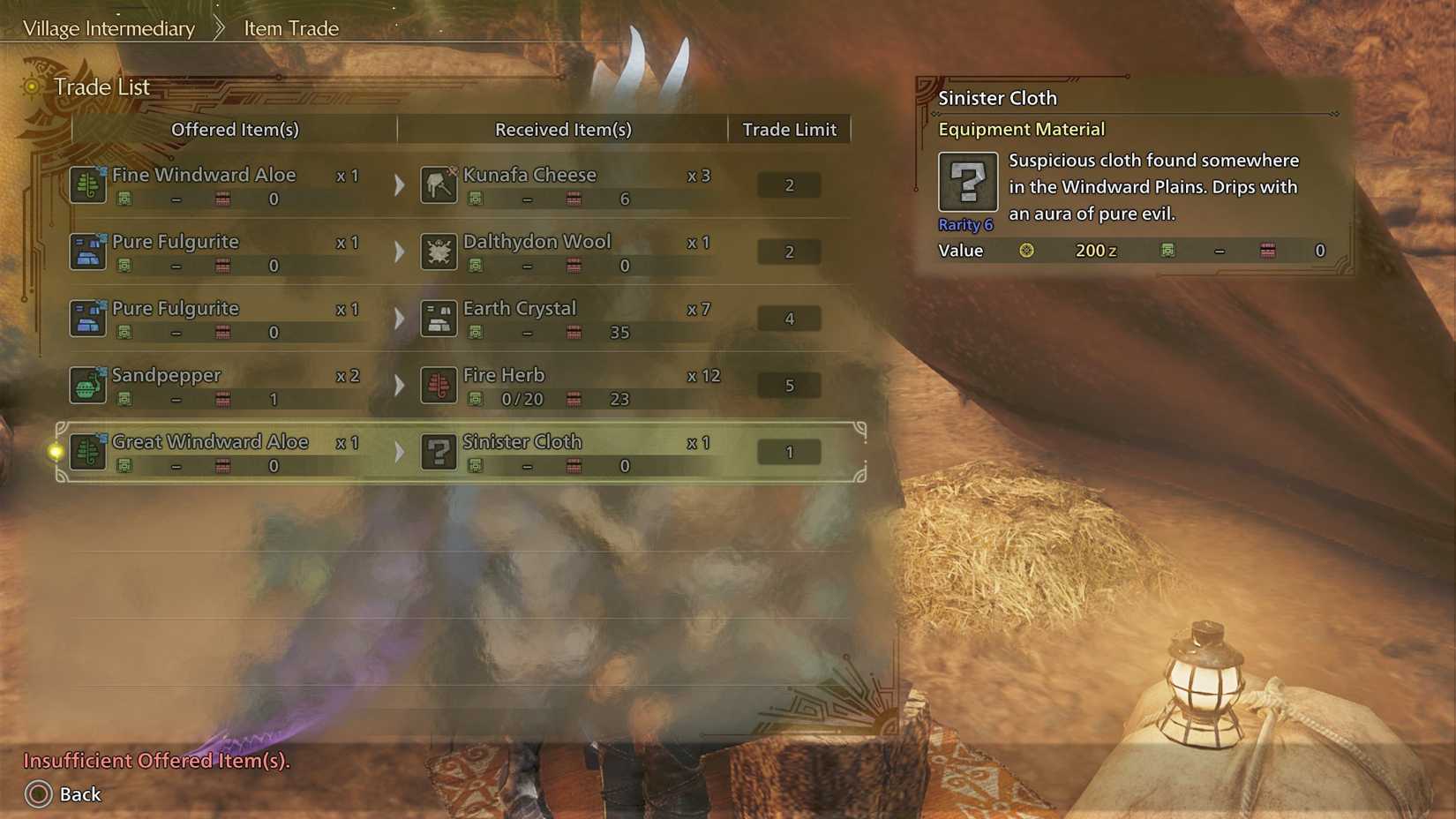This screenshot has width=1456, height=819.
Task: Select the Fine Windward Aloe item icon
Action: tap(87, 184)
